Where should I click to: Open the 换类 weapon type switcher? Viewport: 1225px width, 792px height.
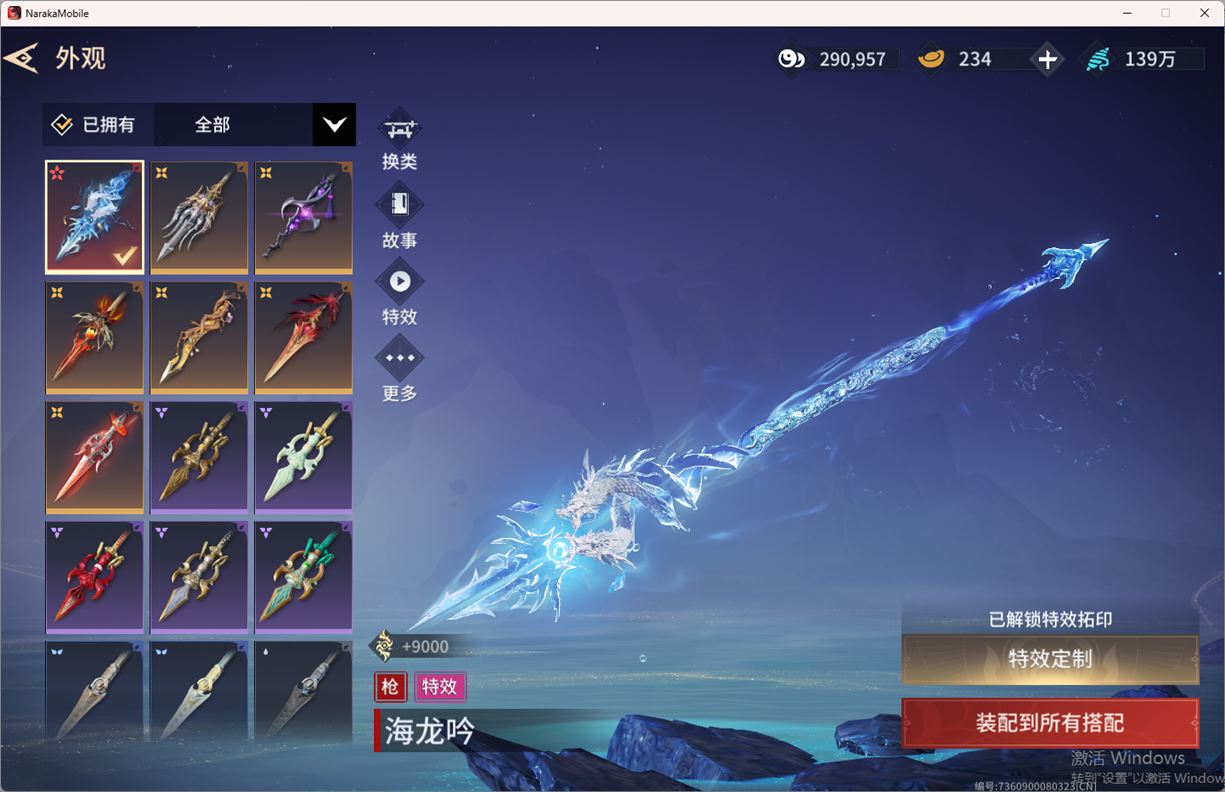(399, 139)
